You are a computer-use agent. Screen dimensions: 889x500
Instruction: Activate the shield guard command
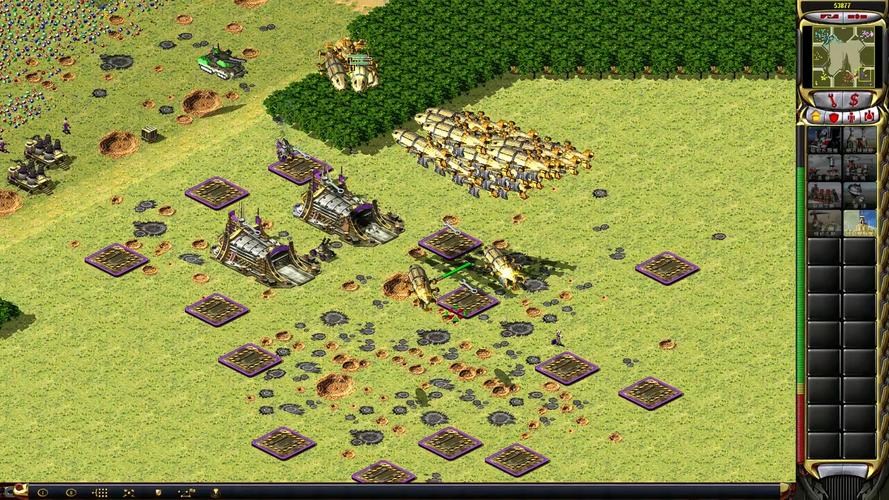158,493
